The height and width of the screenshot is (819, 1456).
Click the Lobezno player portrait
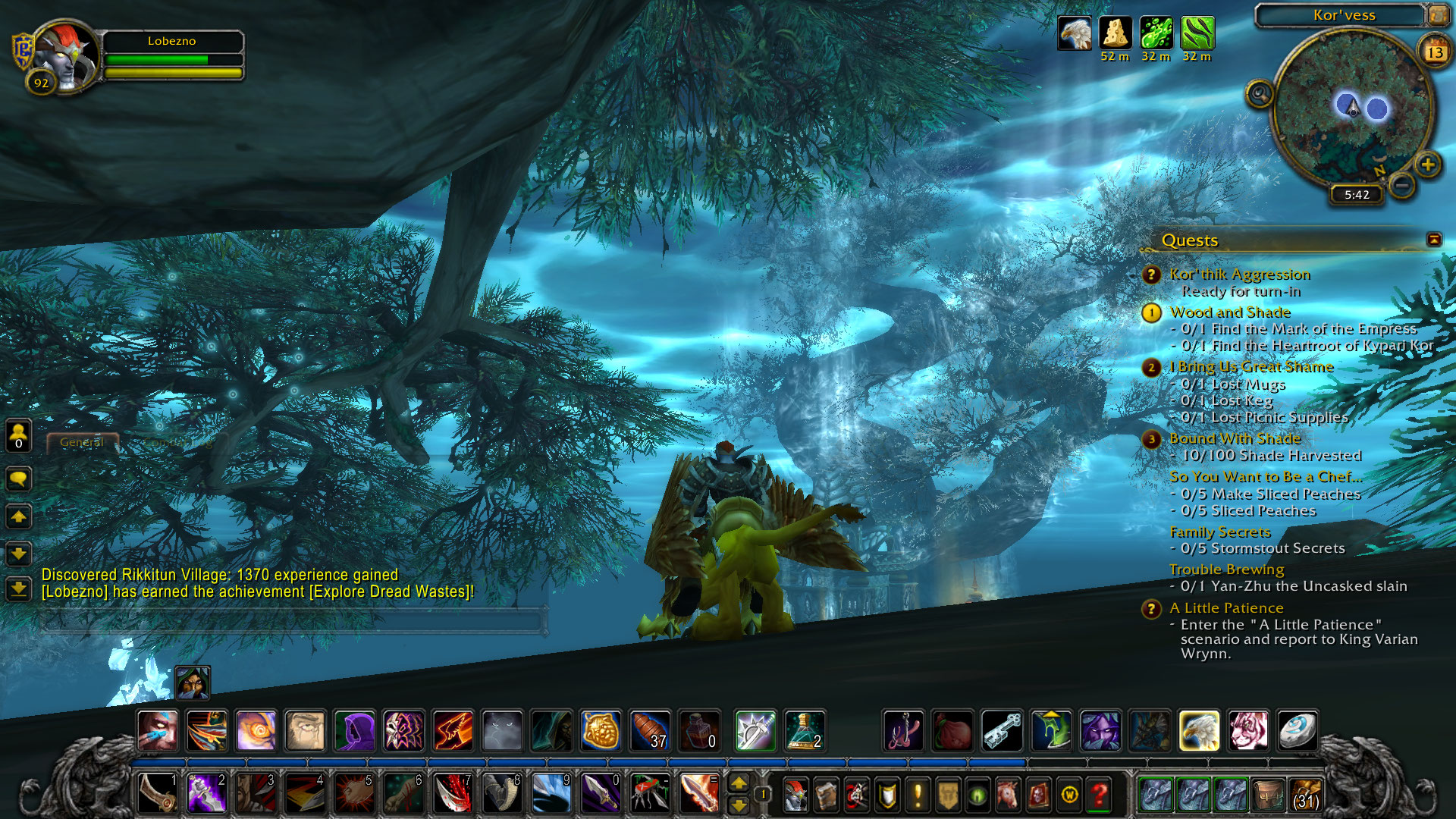coord(67,57)
